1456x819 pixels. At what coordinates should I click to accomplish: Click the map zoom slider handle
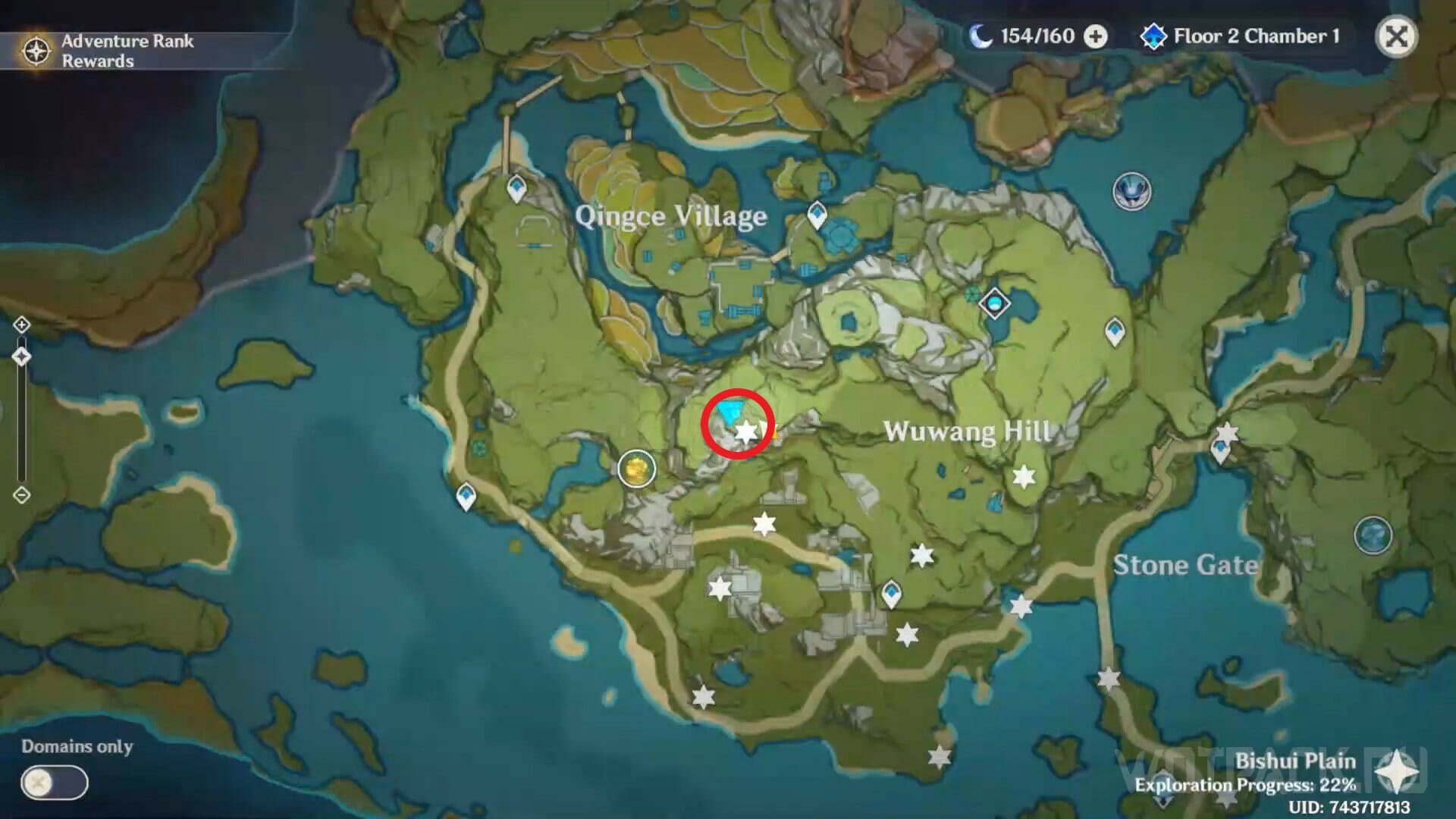coord(21,357)
